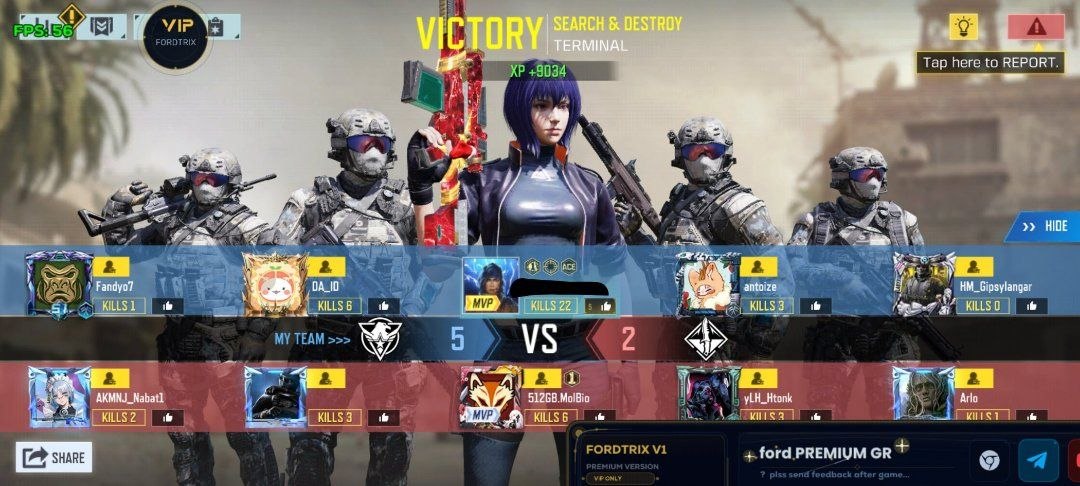Open the Telegram link in overlay
This screenshot has width=1080, height=486.
click(x=1038, y=460)
